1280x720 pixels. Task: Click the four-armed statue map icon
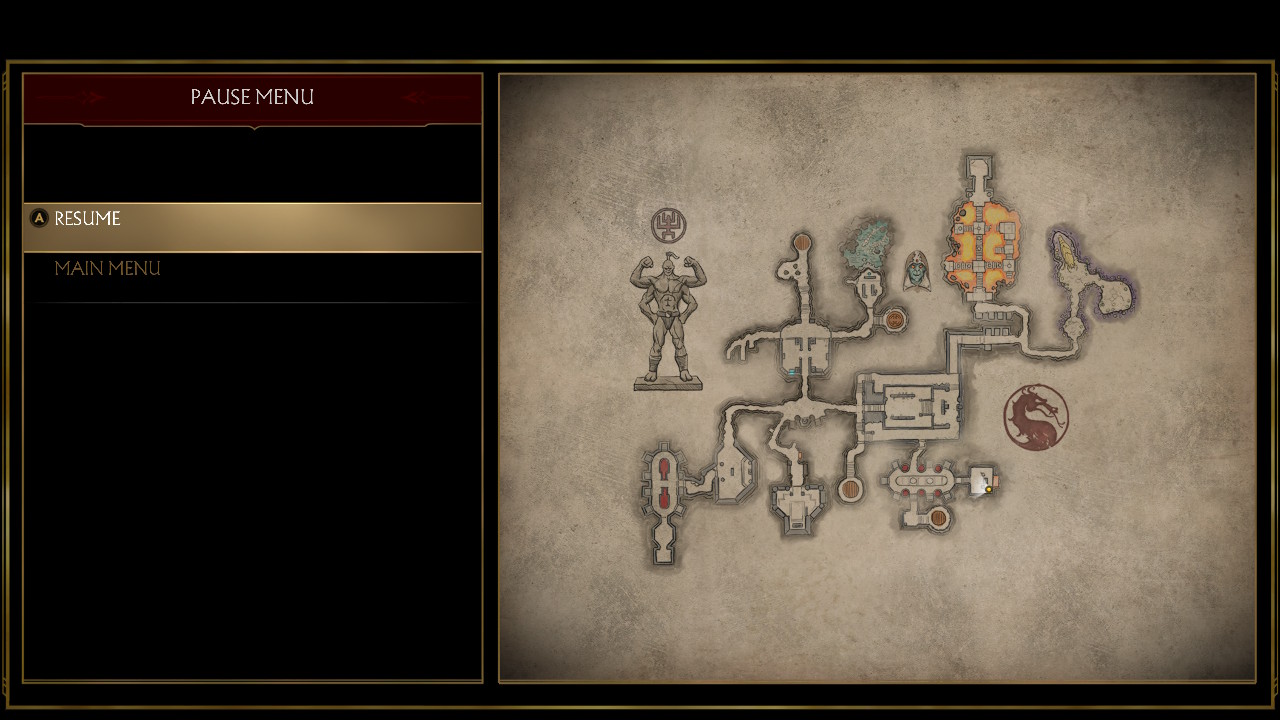667,320
